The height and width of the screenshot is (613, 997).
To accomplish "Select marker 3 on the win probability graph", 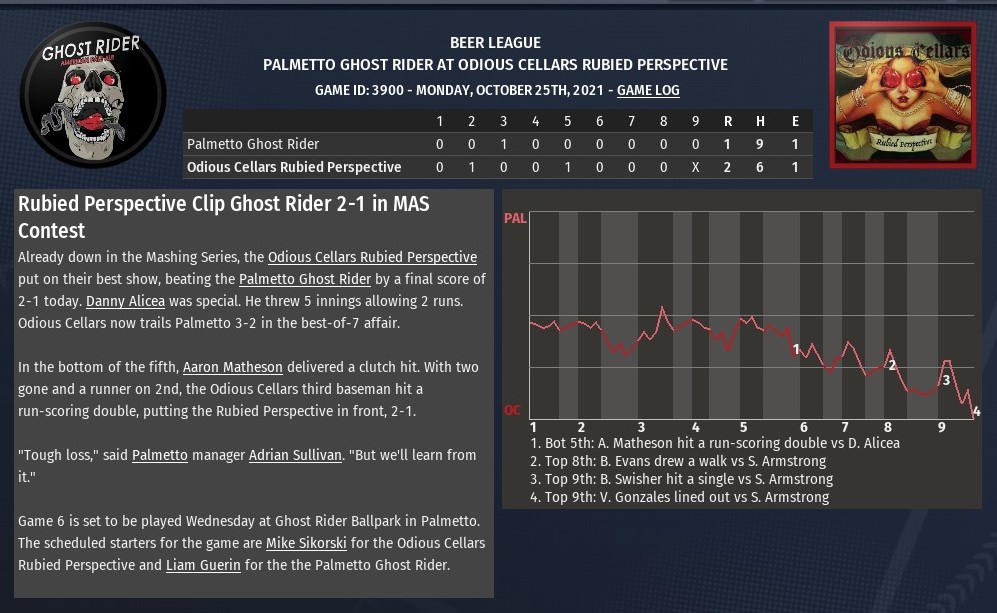I will [x=945, y=379].
